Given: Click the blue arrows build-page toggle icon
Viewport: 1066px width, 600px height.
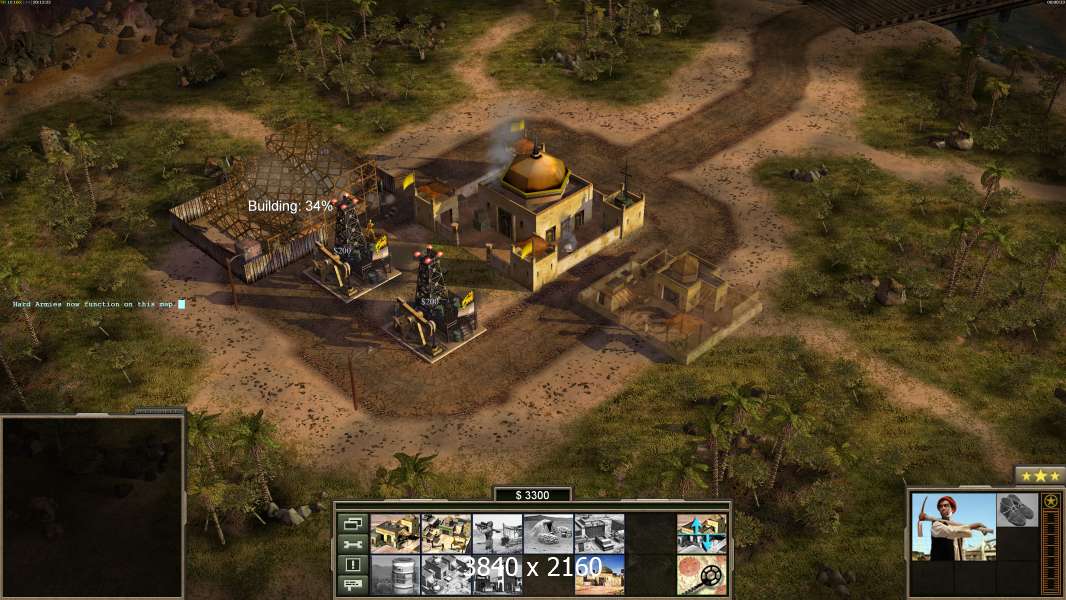Looking at the screenshot, I should point(701,534).
